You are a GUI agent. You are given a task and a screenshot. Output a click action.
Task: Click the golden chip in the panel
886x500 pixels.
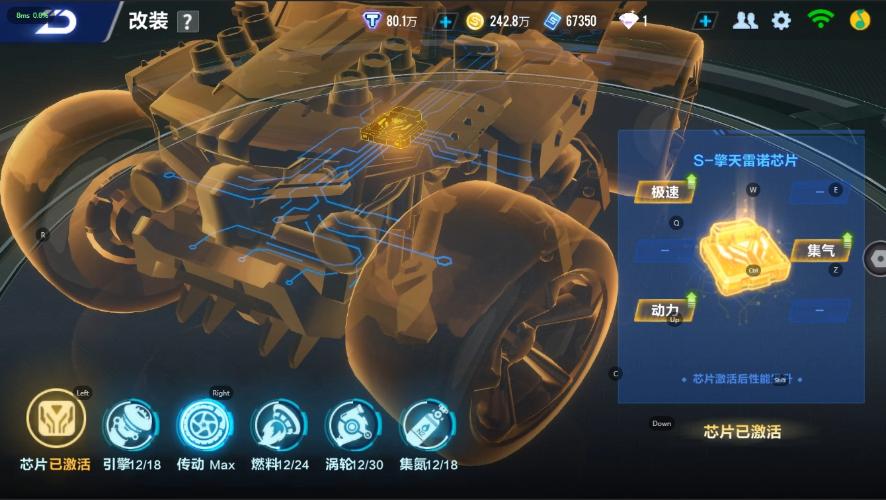(x=744, y=249)
